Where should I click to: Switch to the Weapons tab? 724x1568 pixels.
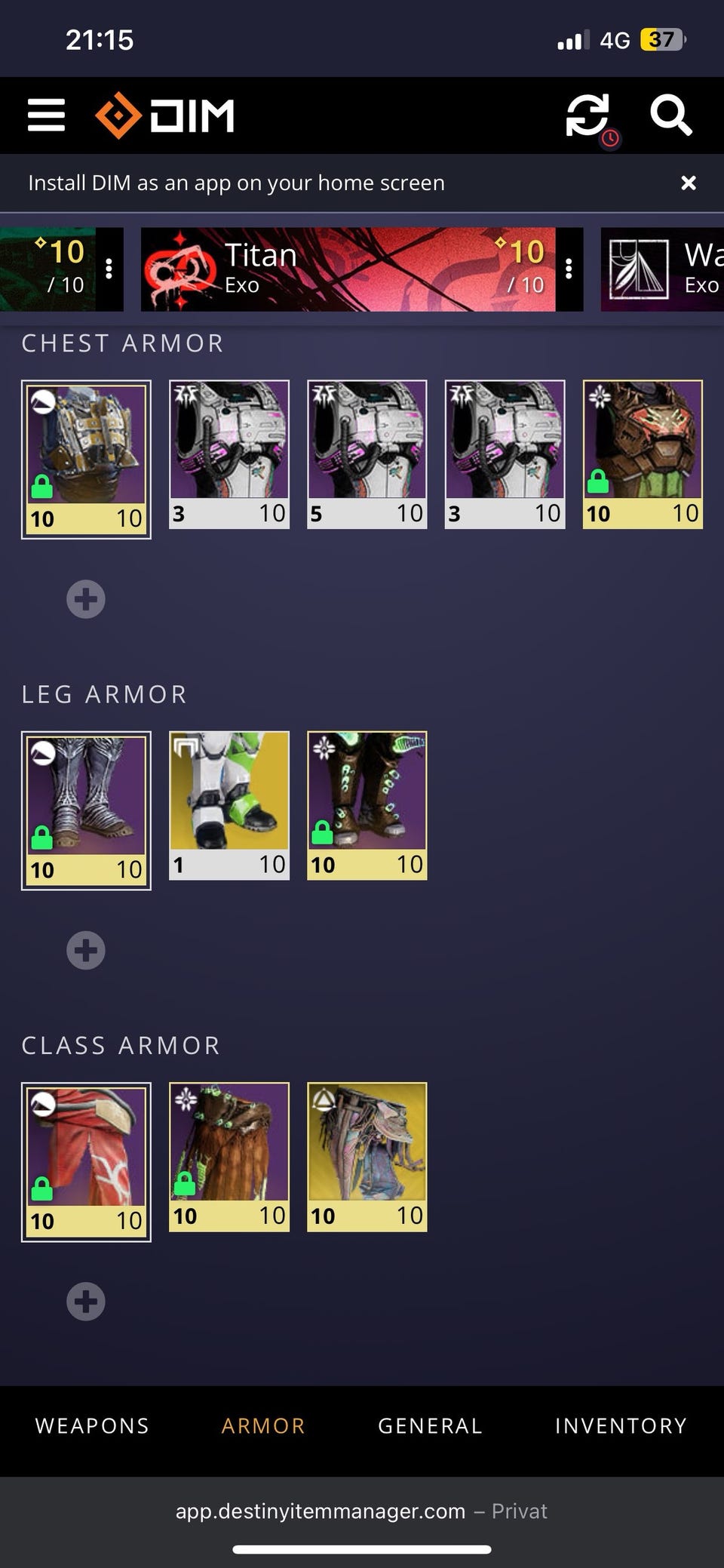pyautogui.click(x=92, y=1425)
